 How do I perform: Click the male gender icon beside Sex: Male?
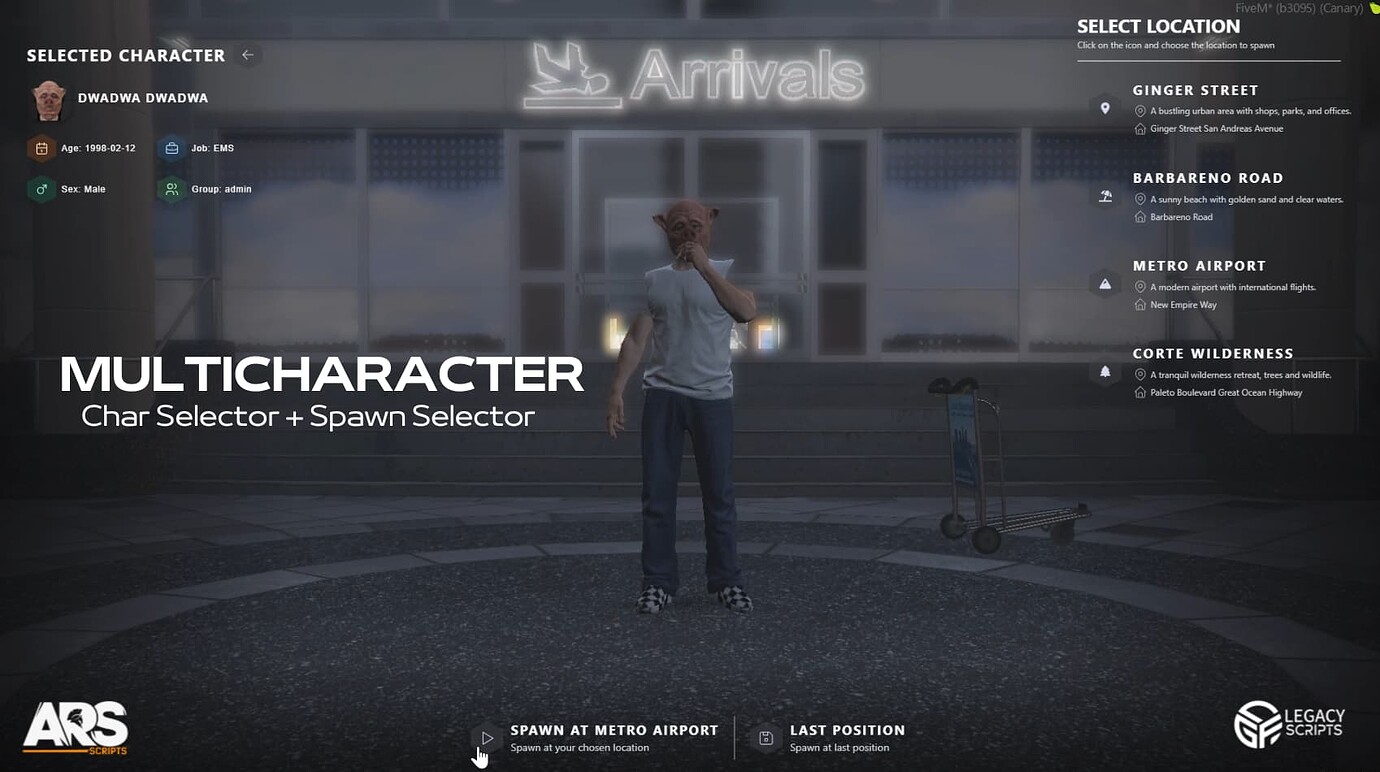[x=40, y=188]
